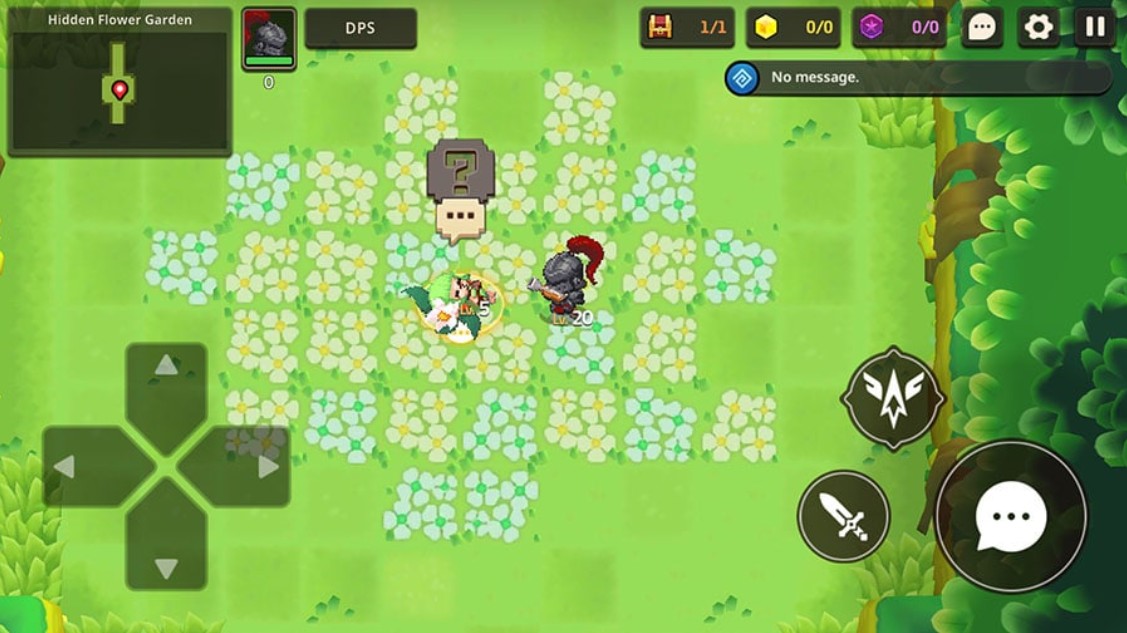1127x633 pixels.
Task: Check the gold cube counter
Action: tap(793, 28)
